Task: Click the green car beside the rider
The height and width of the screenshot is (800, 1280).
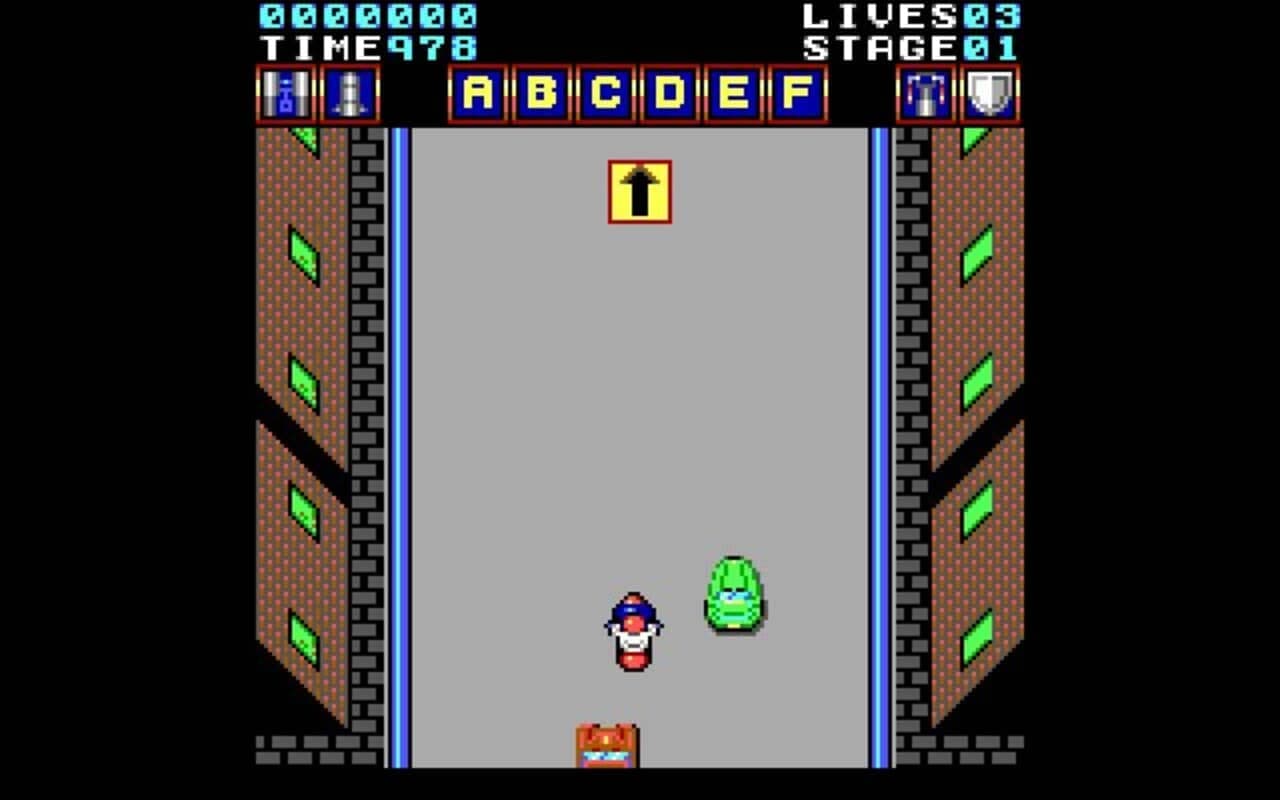Action: (x=732, y=592)
